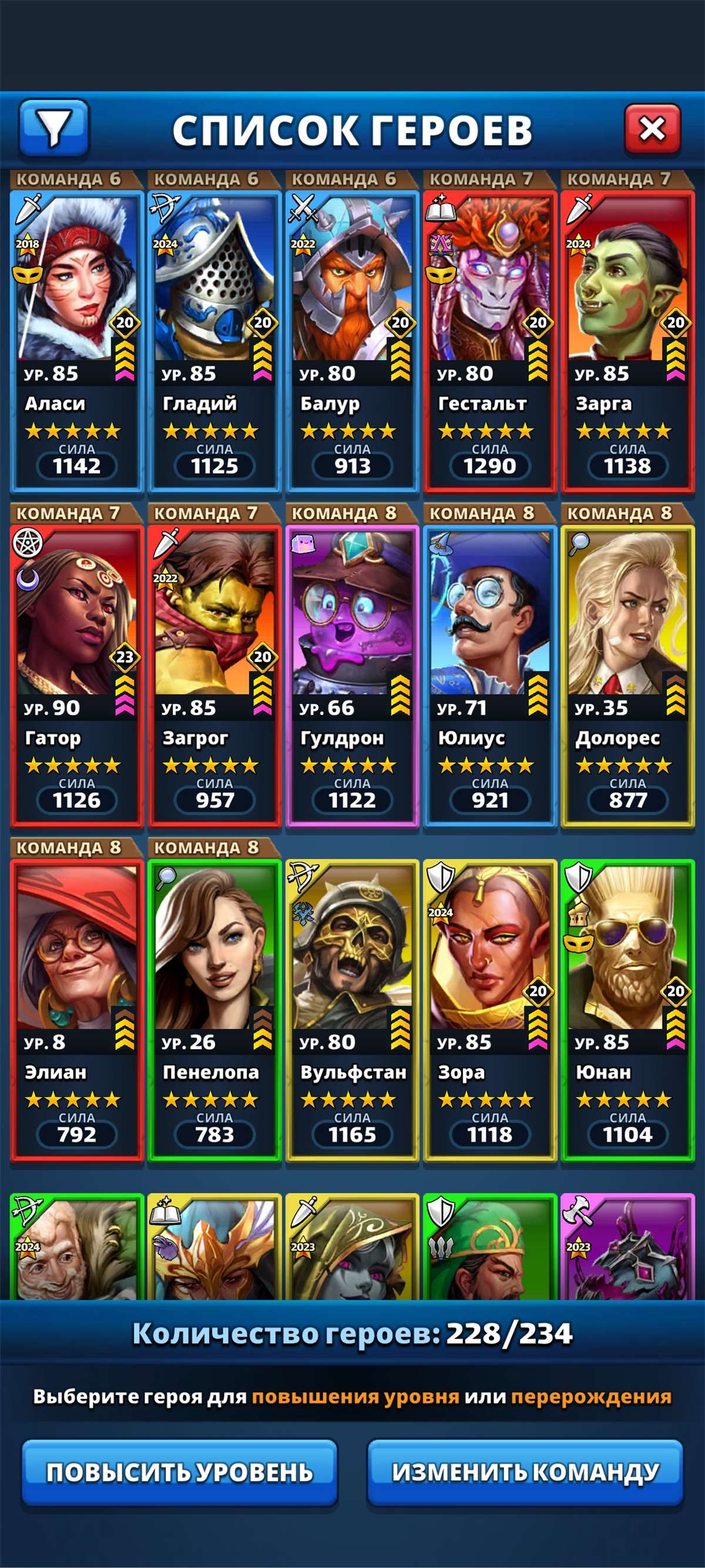Viewport: 705px width, 1568px height.
Task: Pick the hero Юнан
Action: coord(627,1010)
